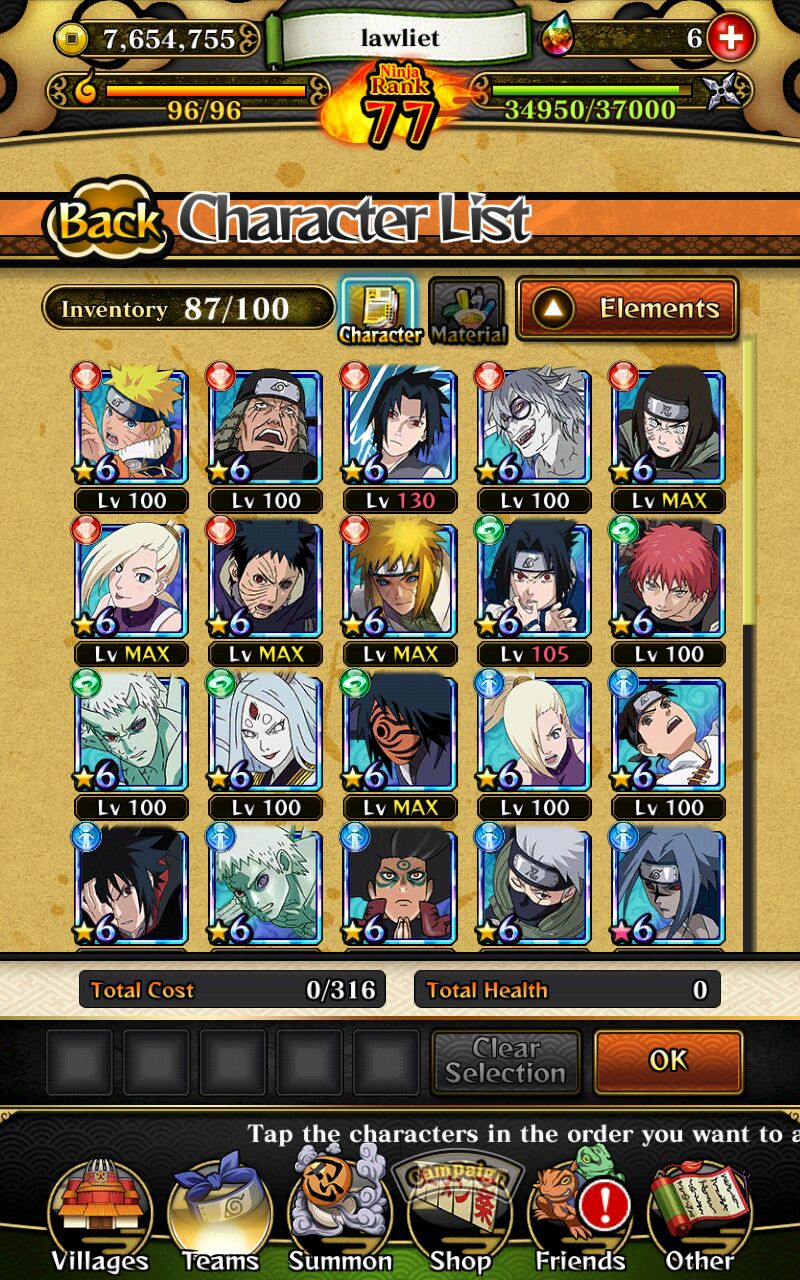Go back using the Back button
Screen dimensions: 800x1280
(107, 219)
